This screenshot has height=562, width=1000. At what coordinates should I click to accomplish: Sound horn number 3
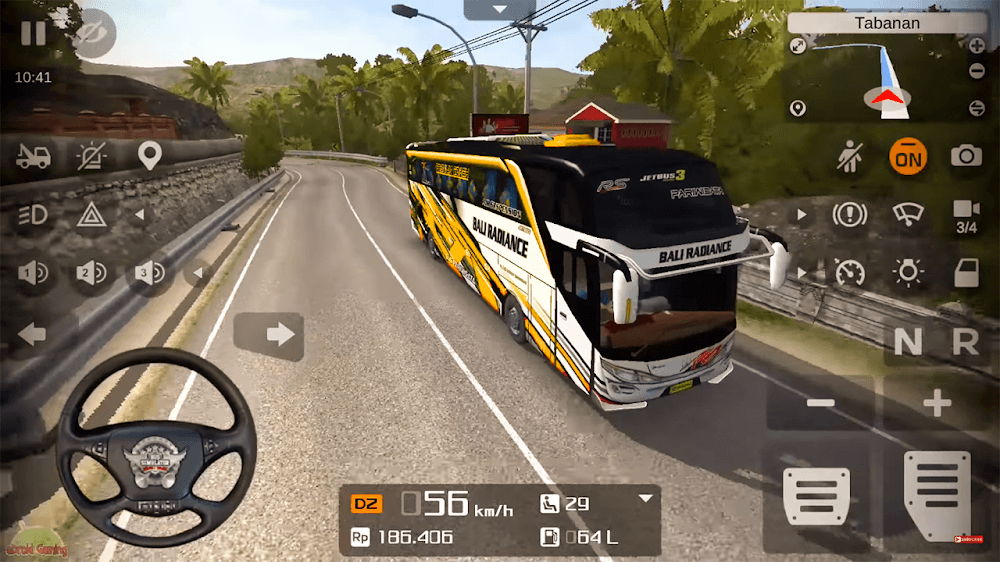pyautogui.click(x=150, y=272)
